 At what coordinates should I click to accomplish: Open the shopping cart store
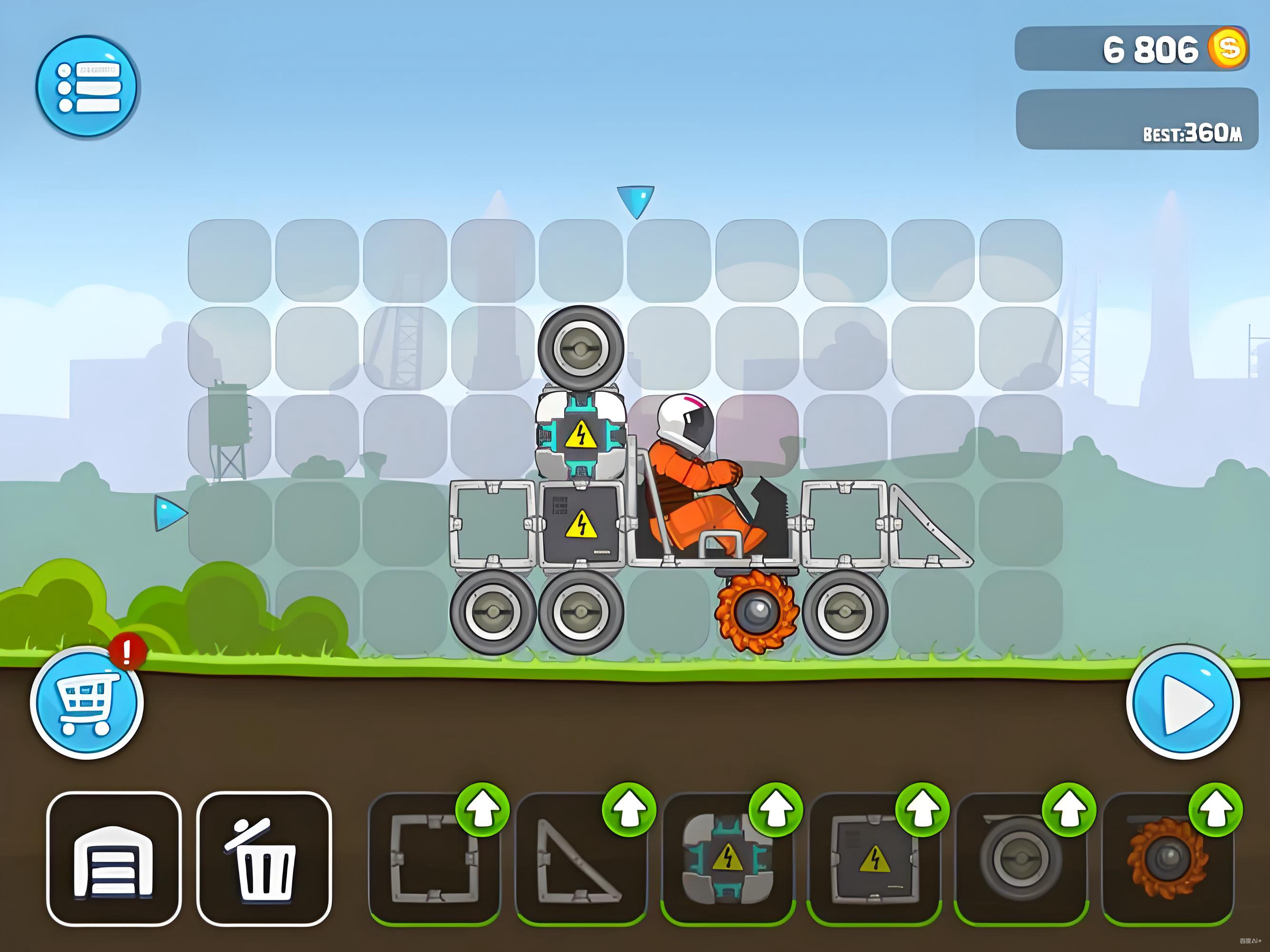86,703
